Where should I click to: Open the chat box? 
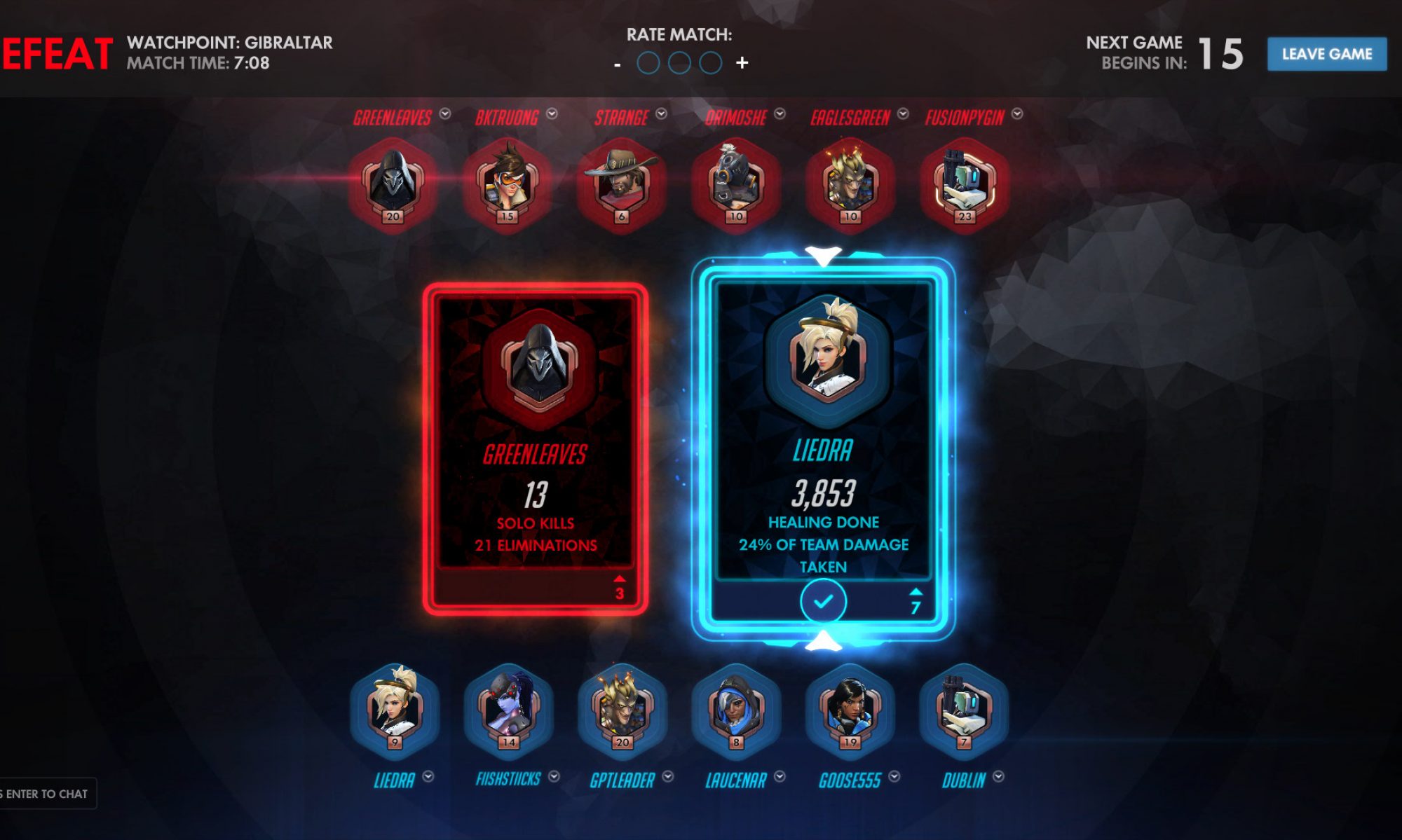click(46, 794)
